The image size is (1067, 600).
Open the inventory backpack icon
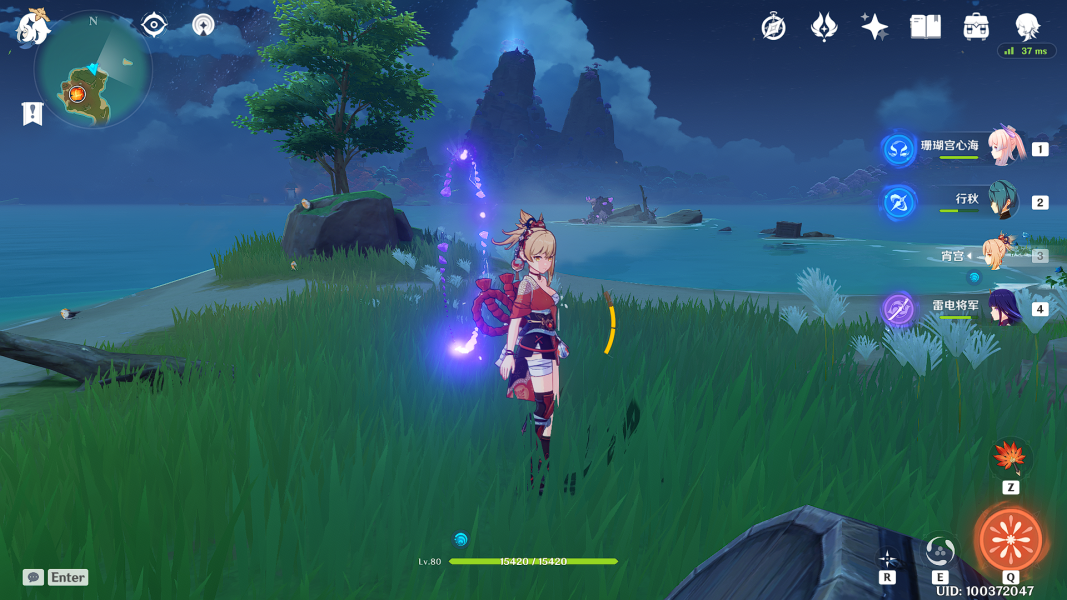click(976, 27)
